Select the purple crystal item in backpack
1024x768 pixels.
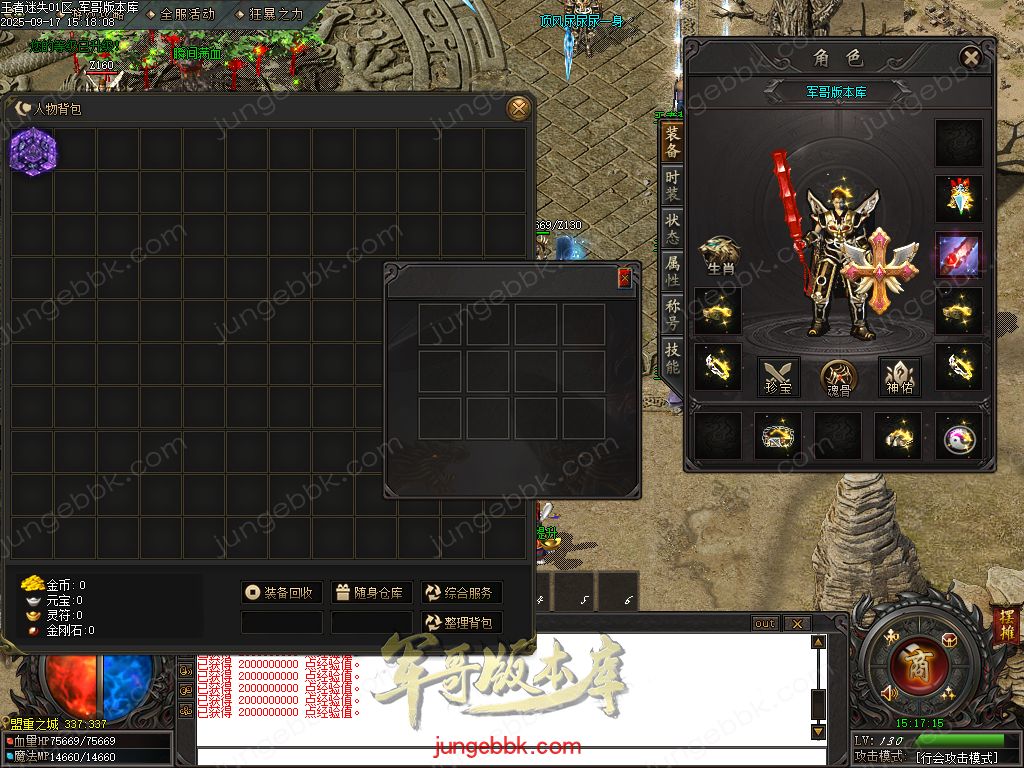tap(33, 152)
